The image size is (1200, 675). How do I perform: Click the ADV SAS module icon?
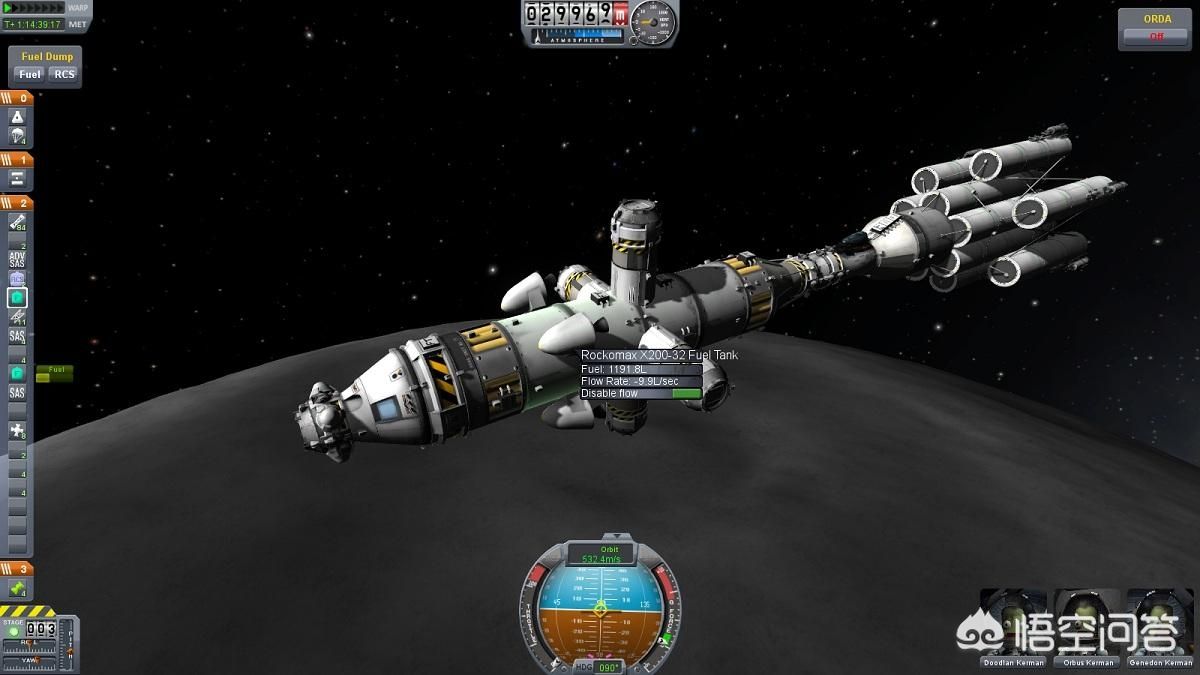pyautogui.click(x=18, y=258)
